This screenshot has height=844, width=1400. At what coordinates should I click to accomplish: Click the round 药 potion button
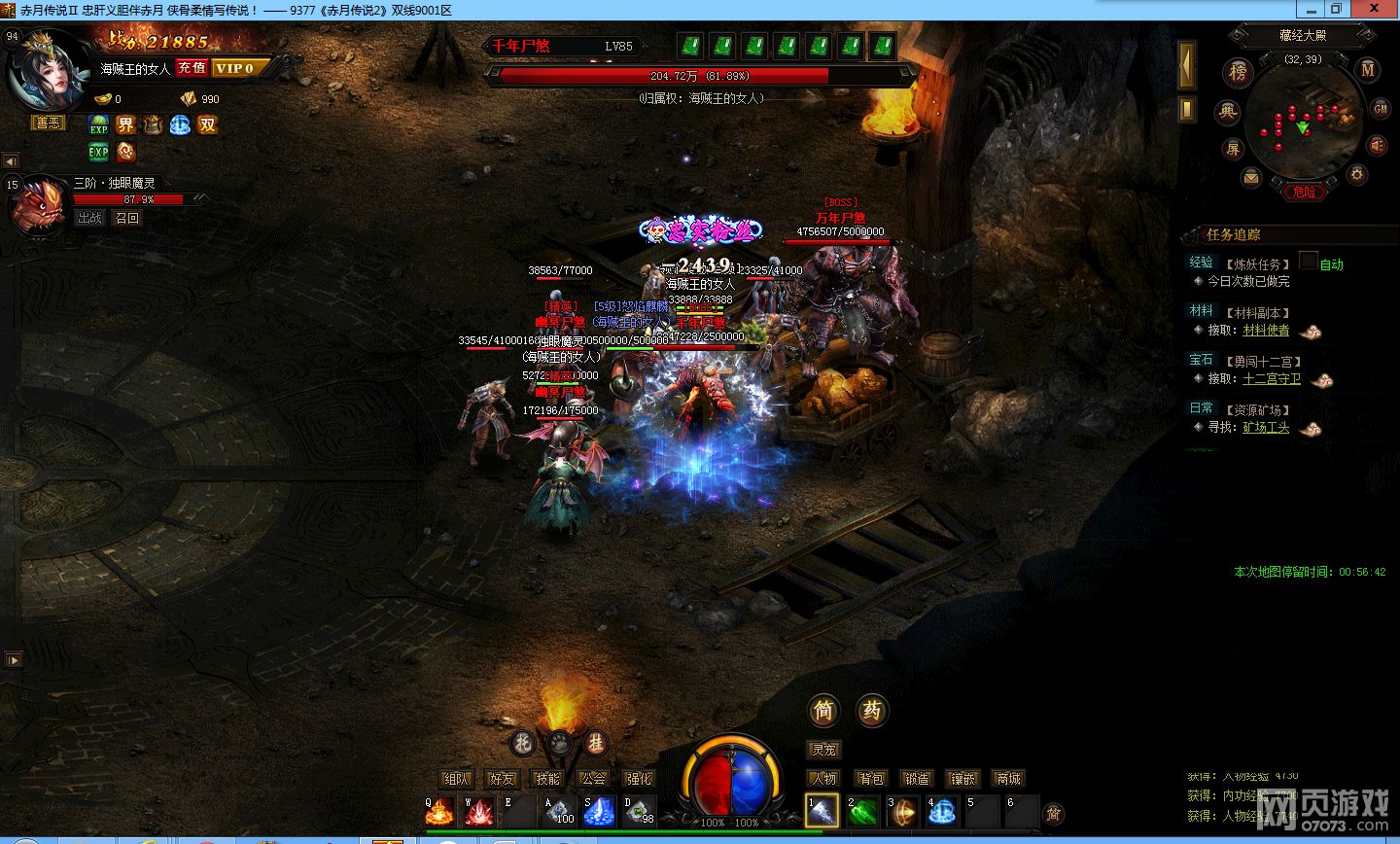pos(872,711)
